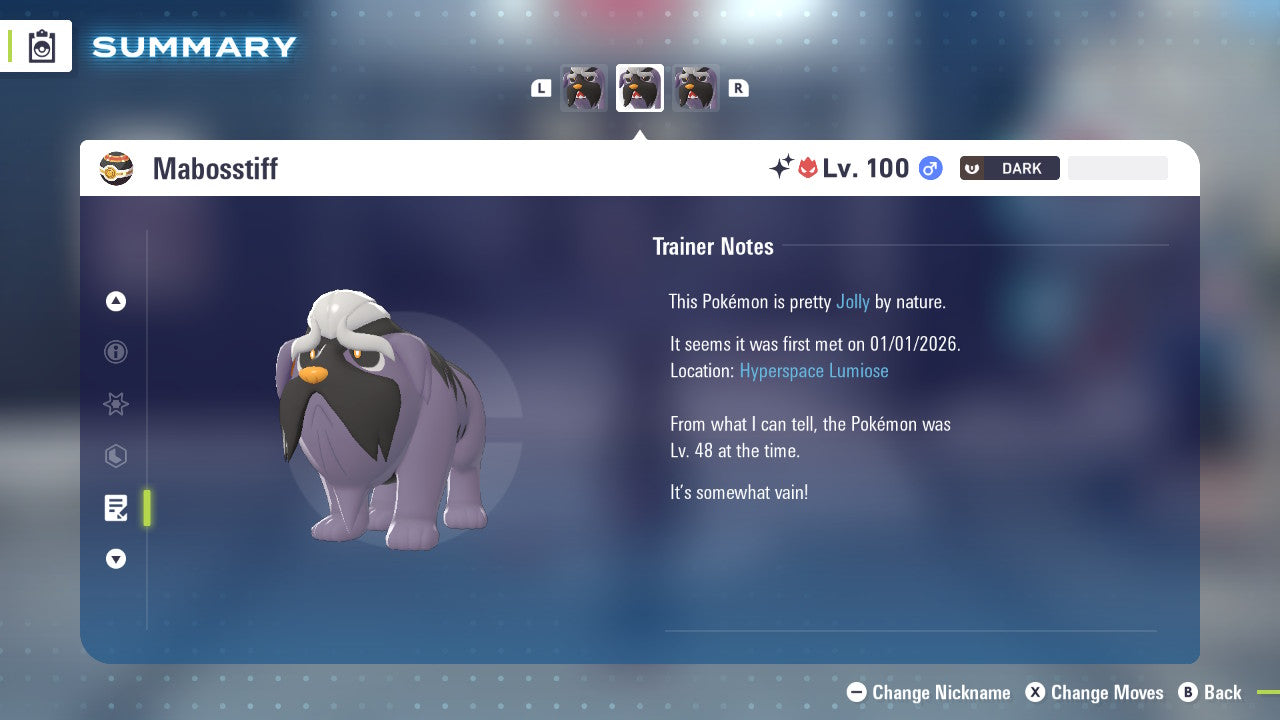The width and height of the screenshot is (1280, 720).
Task: Open Change Moves with X button
Action: tap(1035, 692)
